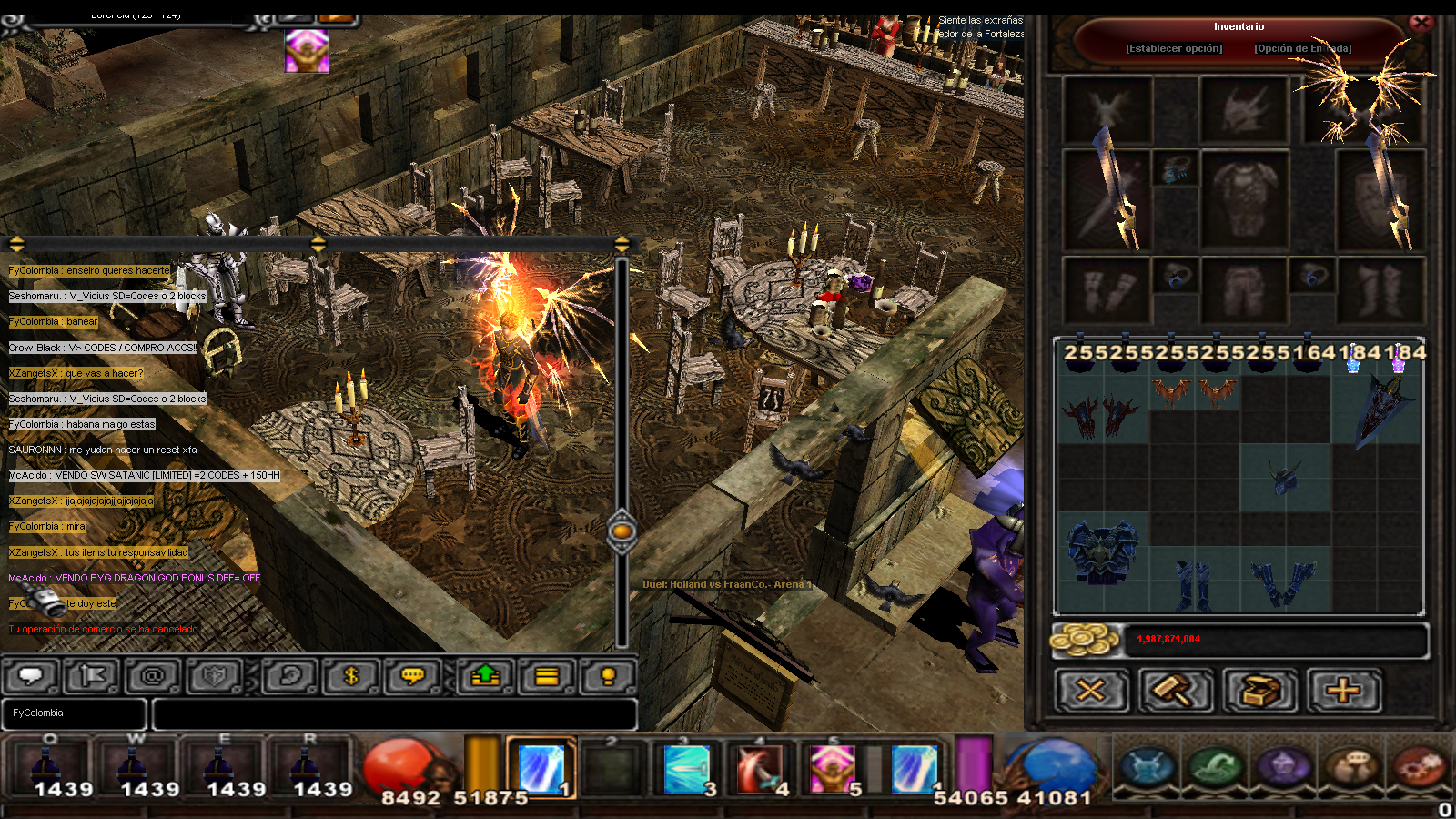Image resolution: width=1456 pixels, height=819 pixels.
Task: Click the crossed swords round menu icon
Action: point(1148,765)
